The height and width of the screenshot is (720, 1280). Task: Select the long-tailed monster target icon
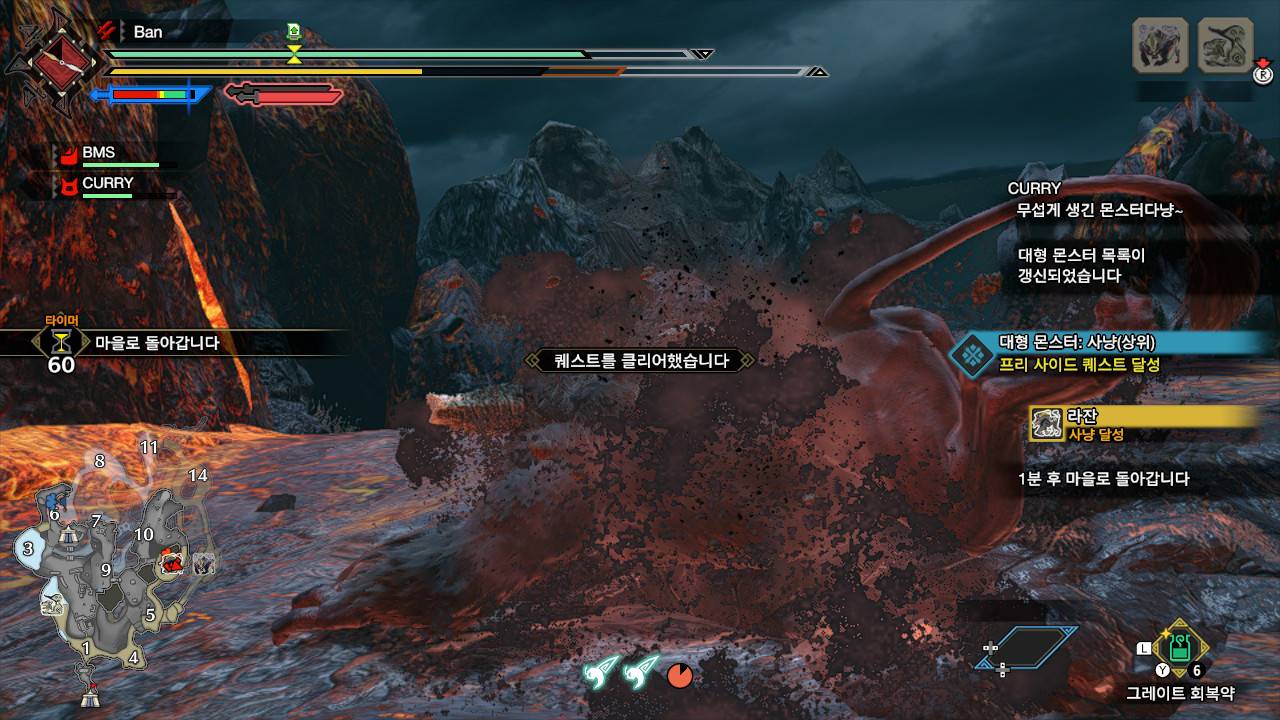[1225, 45]
